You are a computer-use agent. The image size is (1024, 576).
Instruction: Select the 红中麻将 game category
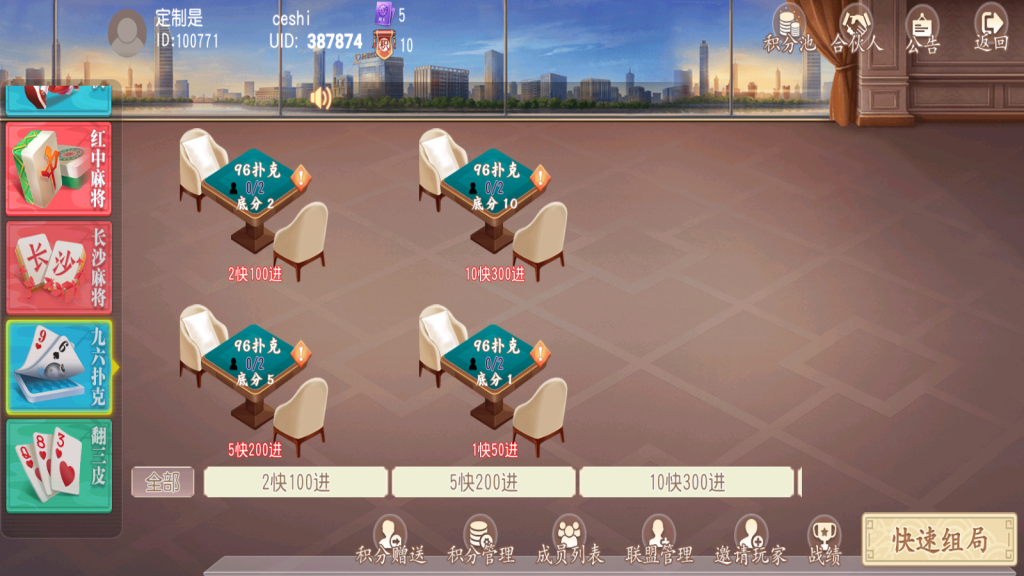click(x=59, y=168)
